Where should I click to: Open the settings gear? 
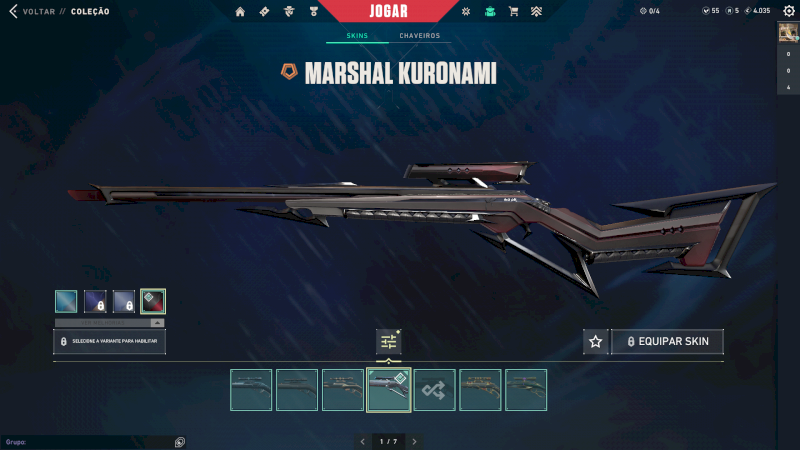click(788, 11)
